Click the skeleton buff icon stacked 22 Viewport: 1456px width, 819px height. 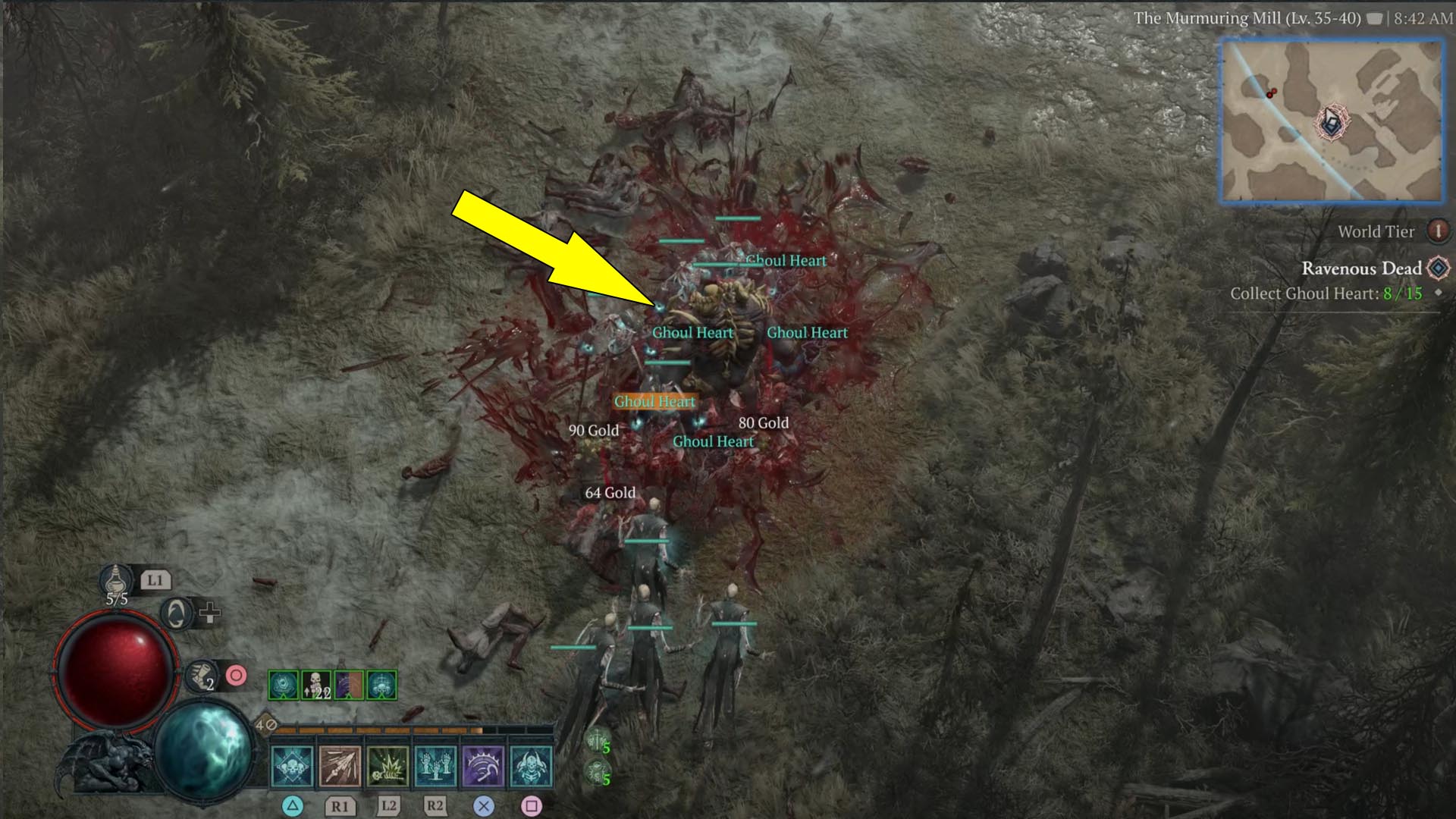point(317,685)
